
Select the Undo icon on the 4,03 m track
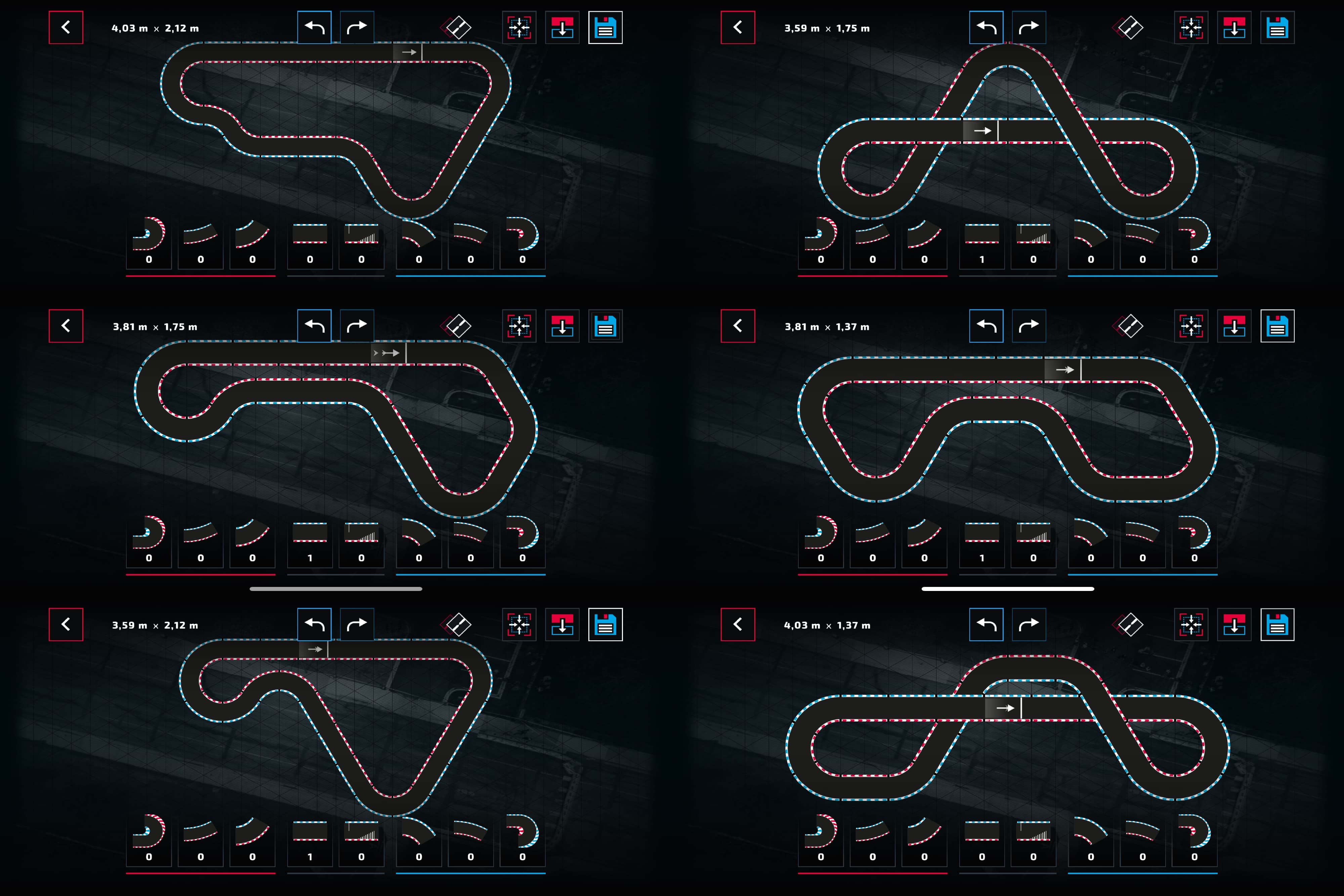click(315, 27)
